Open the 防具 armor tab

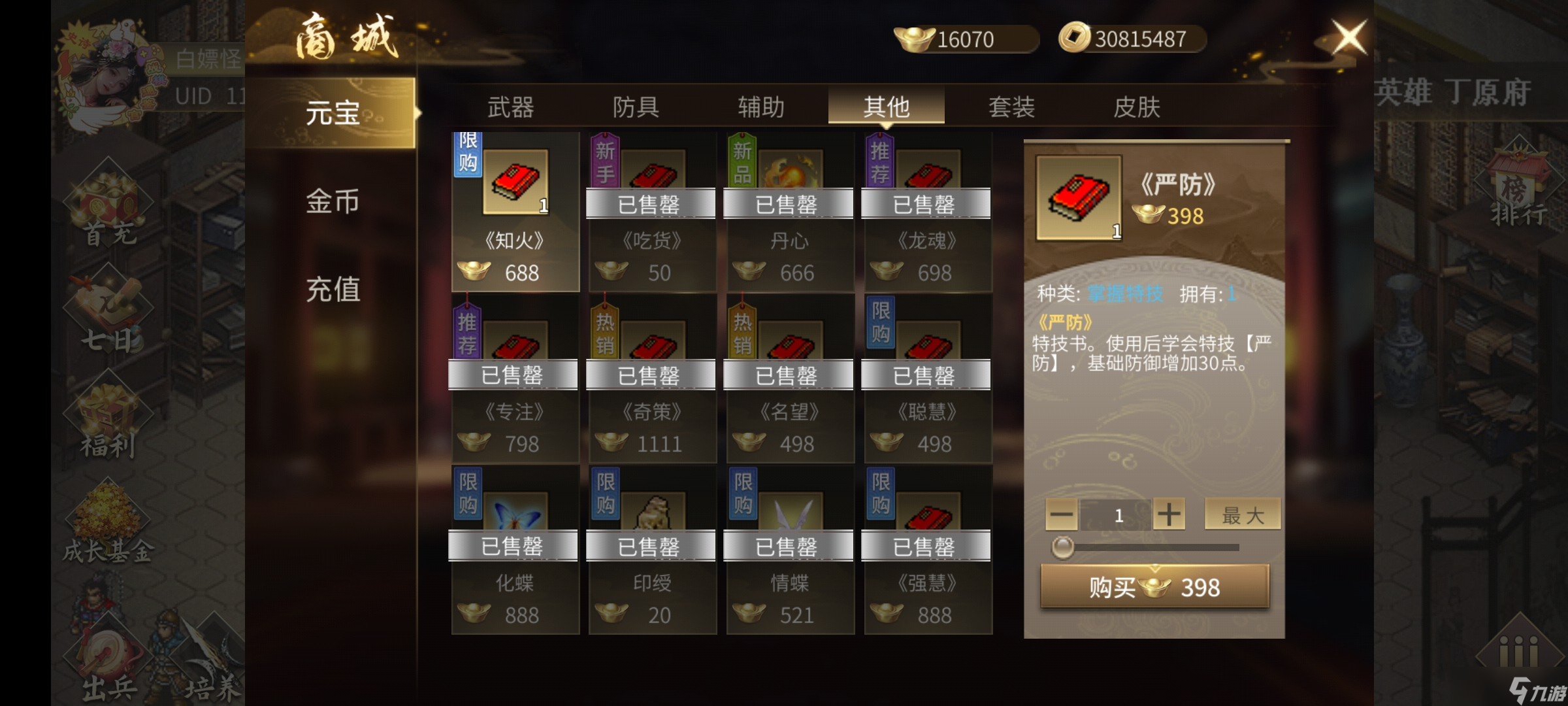click(636, 107)
